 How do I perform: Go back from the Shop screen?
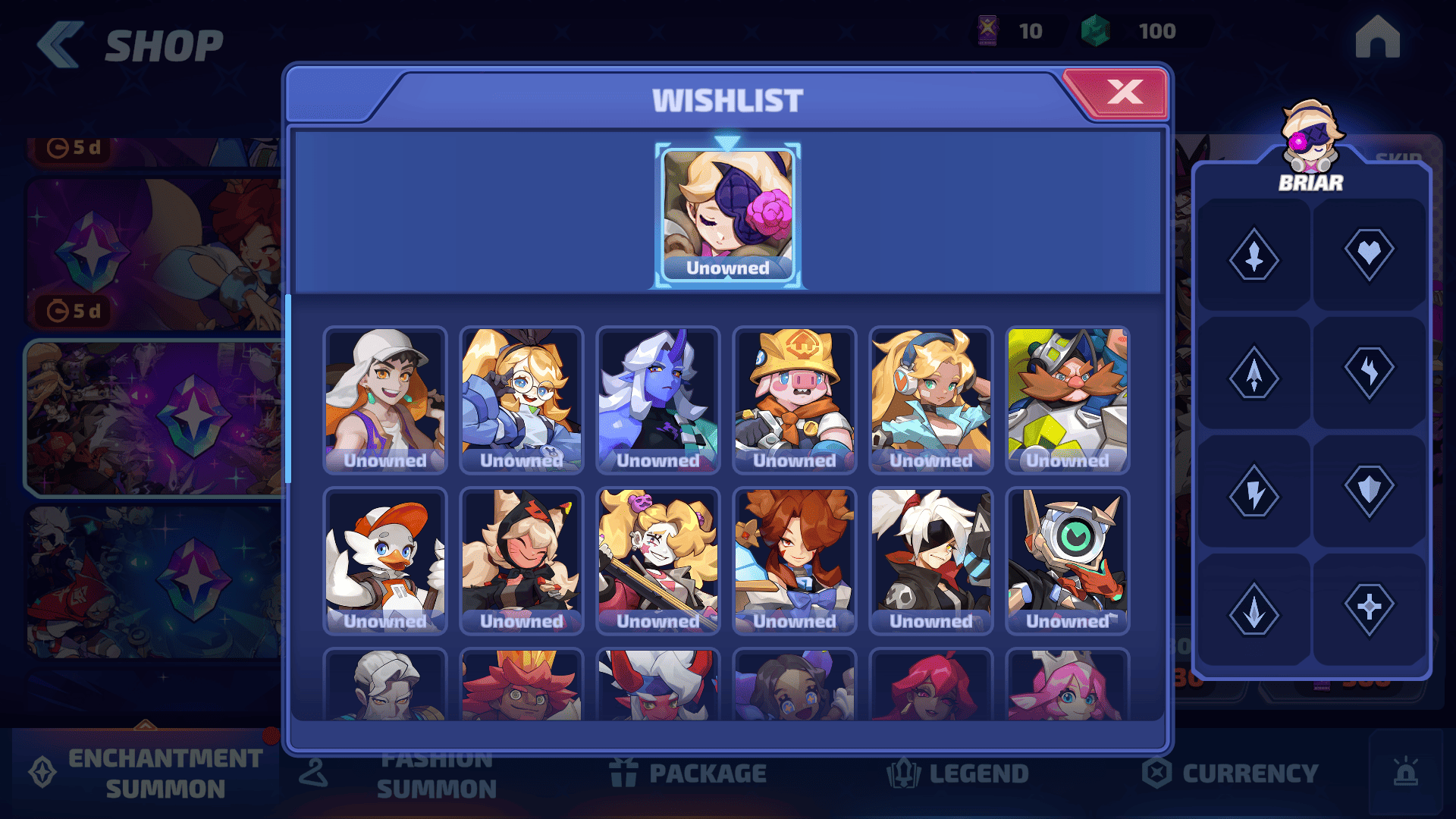[59, 44]
